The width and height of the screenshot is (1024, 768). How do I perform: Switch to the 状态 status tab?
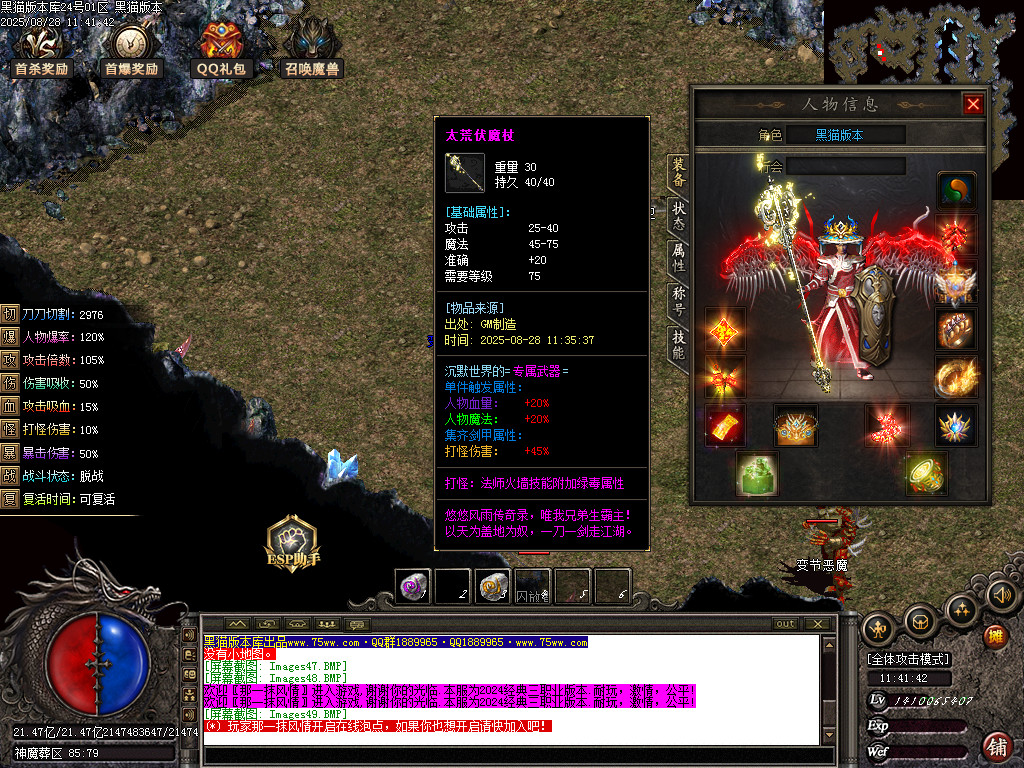click(x=679, y=217)
